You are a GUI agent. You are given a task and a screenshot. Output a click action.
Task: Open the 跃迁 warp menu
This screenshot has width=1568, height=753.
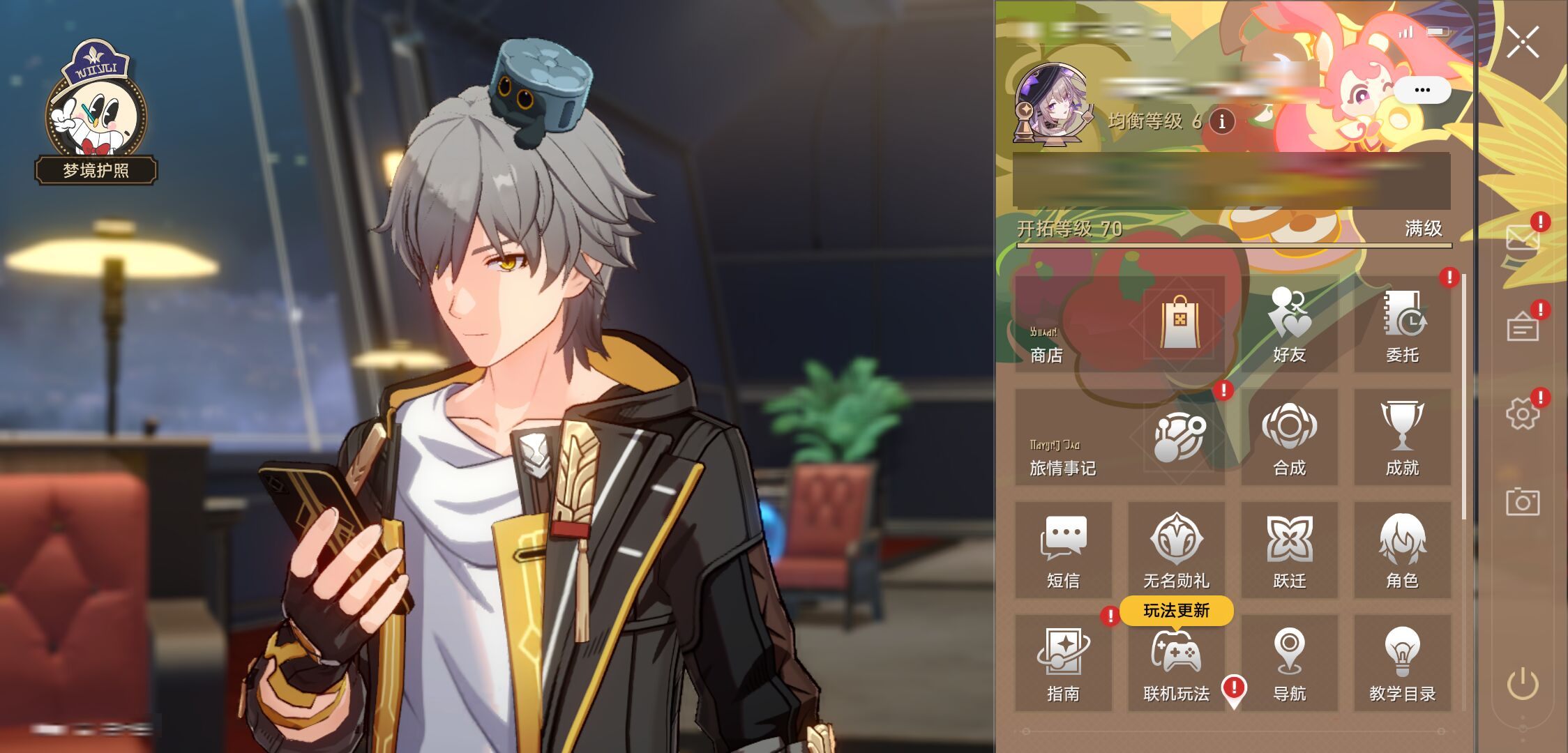(x=1289, y=550)
